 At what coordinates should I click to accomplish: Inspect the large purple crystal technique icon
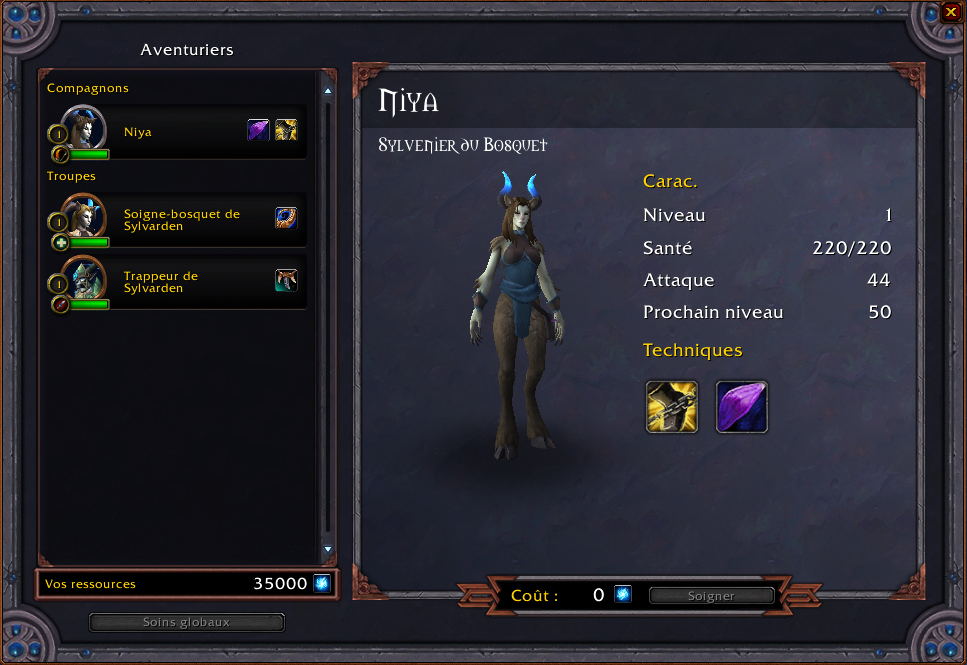click(x=741, y=406)
